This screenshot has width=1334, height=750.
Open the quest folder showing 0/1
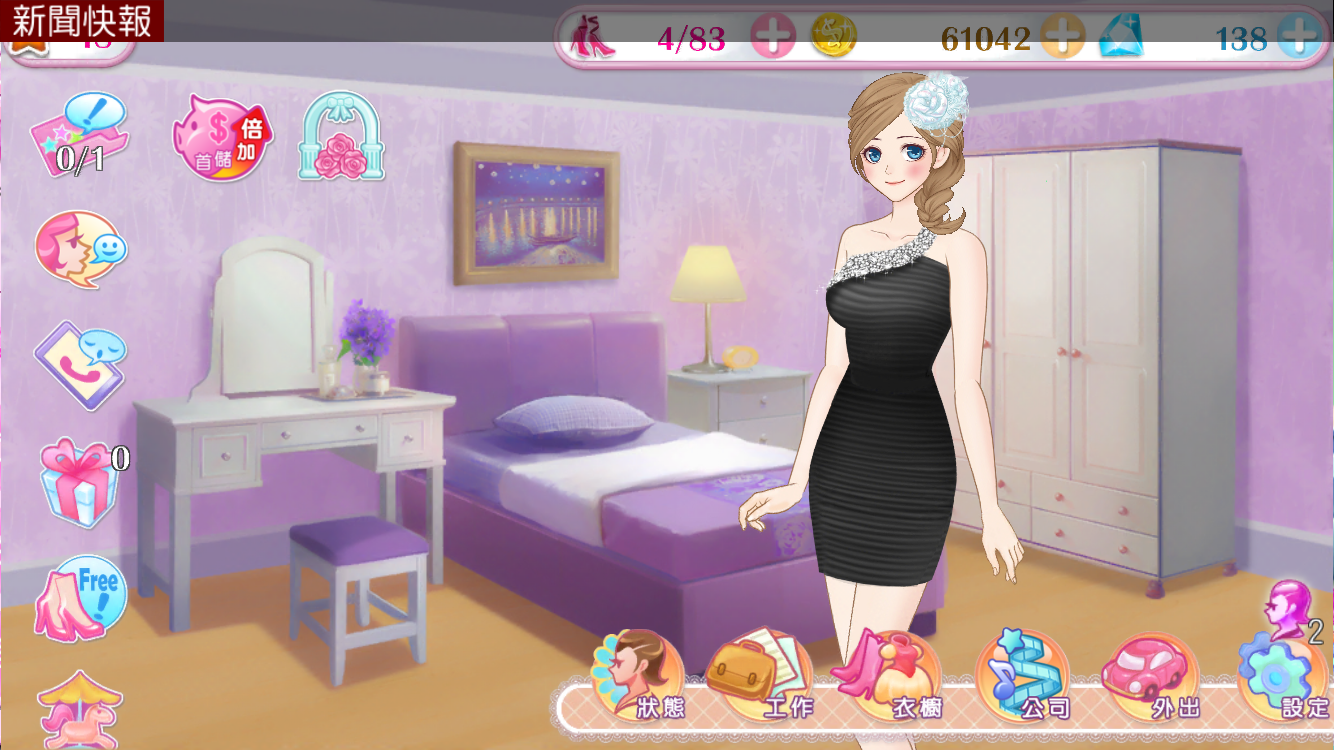tap(80, 135)
